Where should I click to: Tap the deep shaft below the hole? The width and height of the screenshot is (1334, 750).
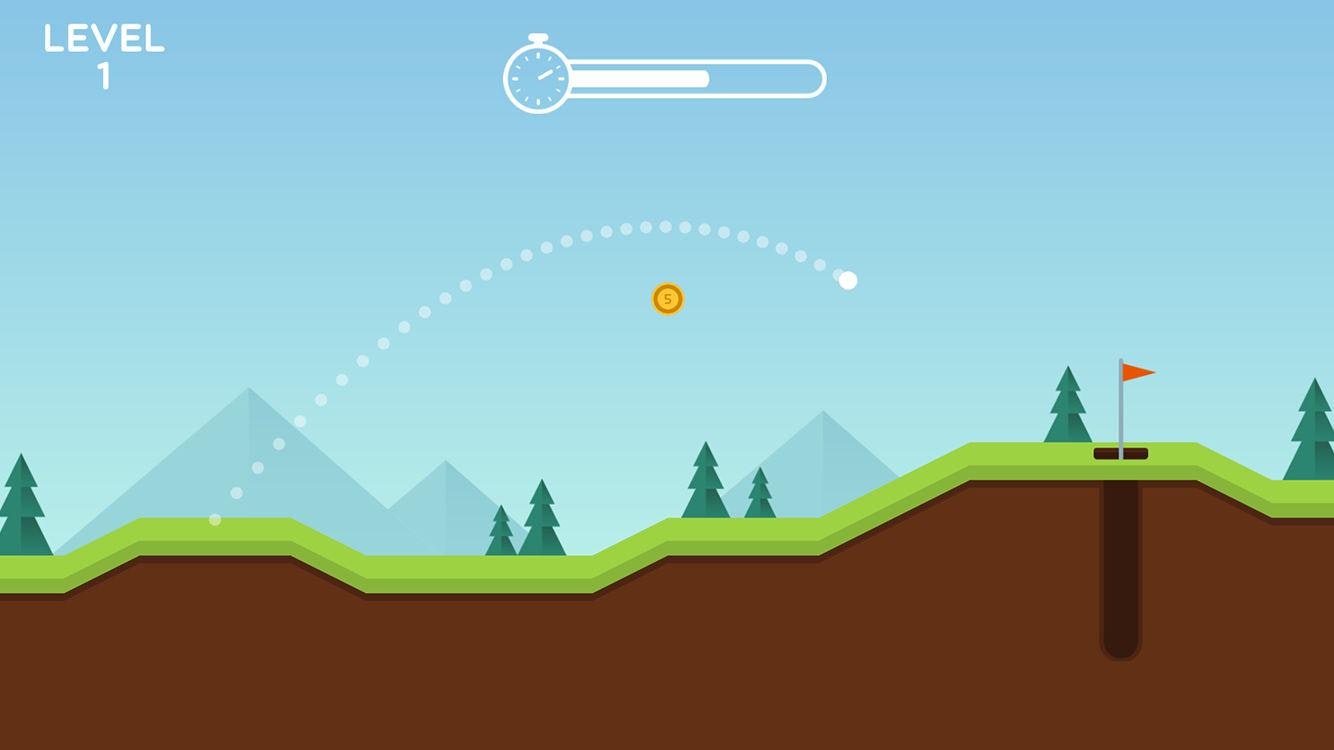click(1122, 570)
